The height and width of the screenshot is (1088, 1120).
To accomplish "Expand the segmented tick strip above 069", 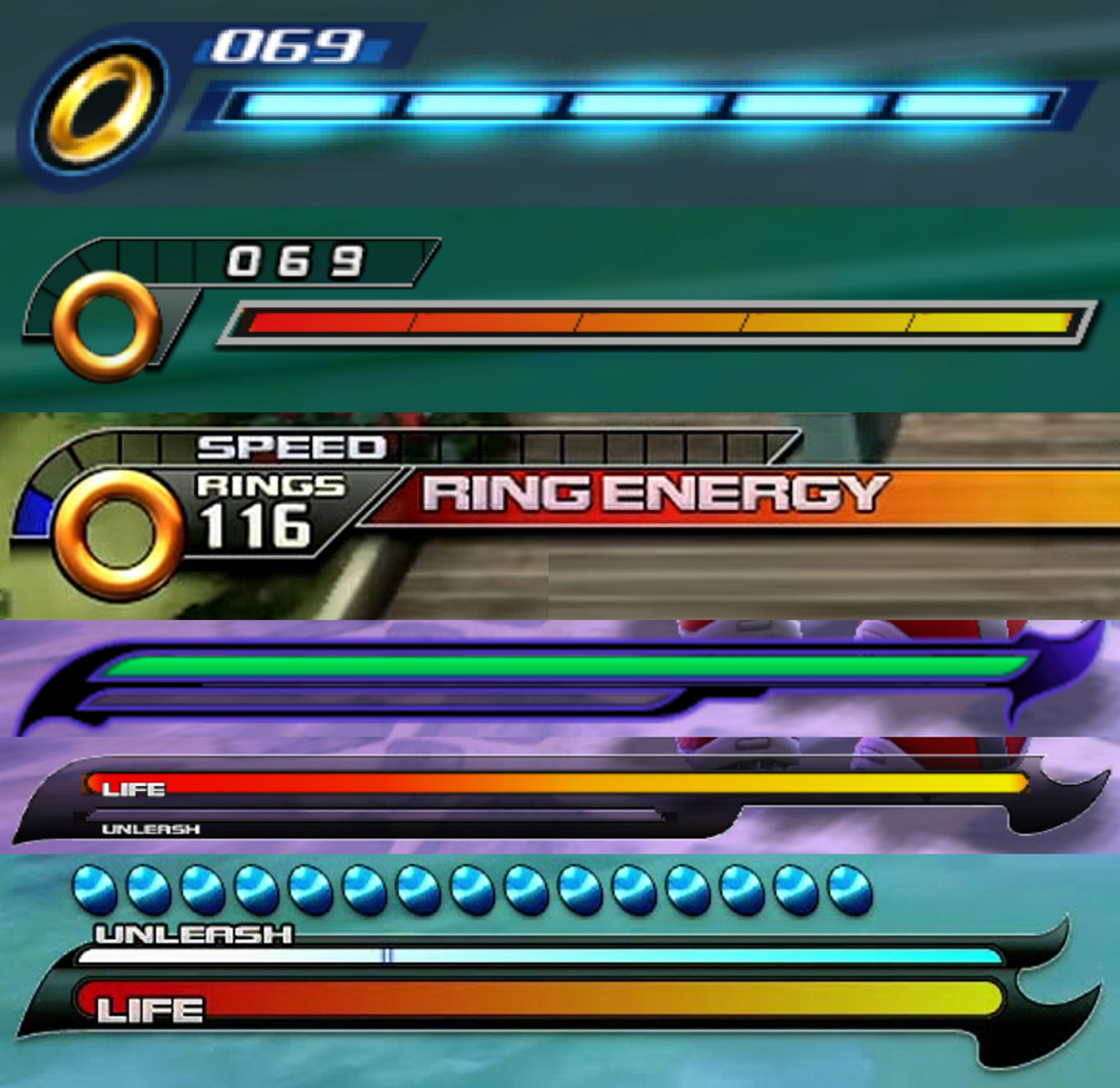I will point(133,254).
